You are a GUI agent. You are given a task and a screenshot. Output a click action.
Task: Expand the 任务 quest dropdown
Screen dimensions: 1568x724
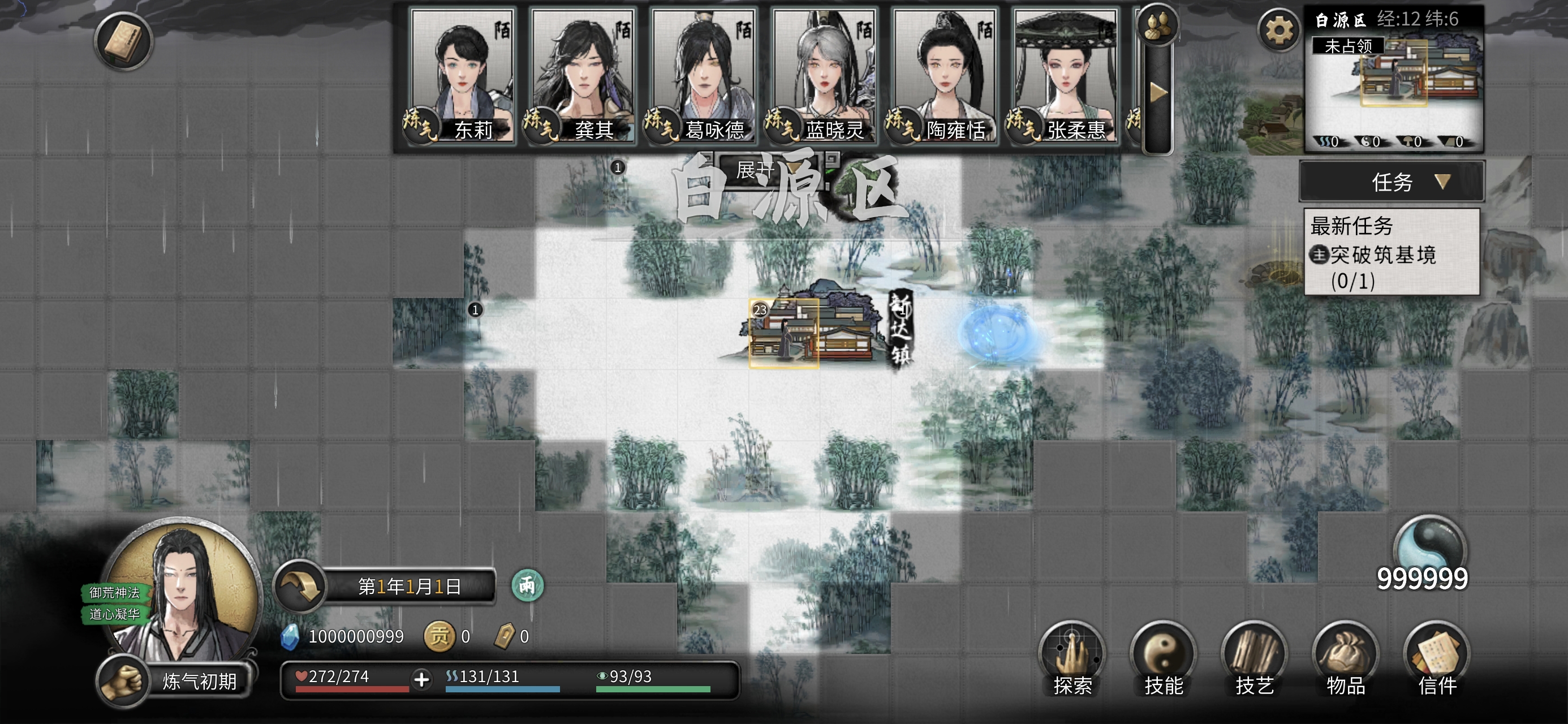[x=1392, y=182]
